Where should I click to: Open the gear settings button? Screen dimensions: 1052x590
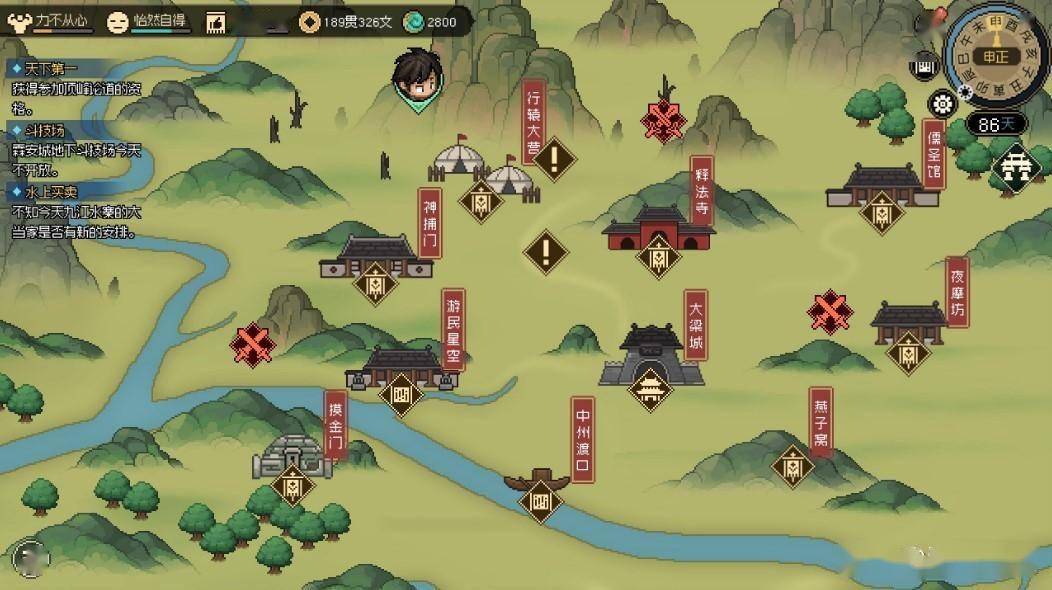click(942, 103)
